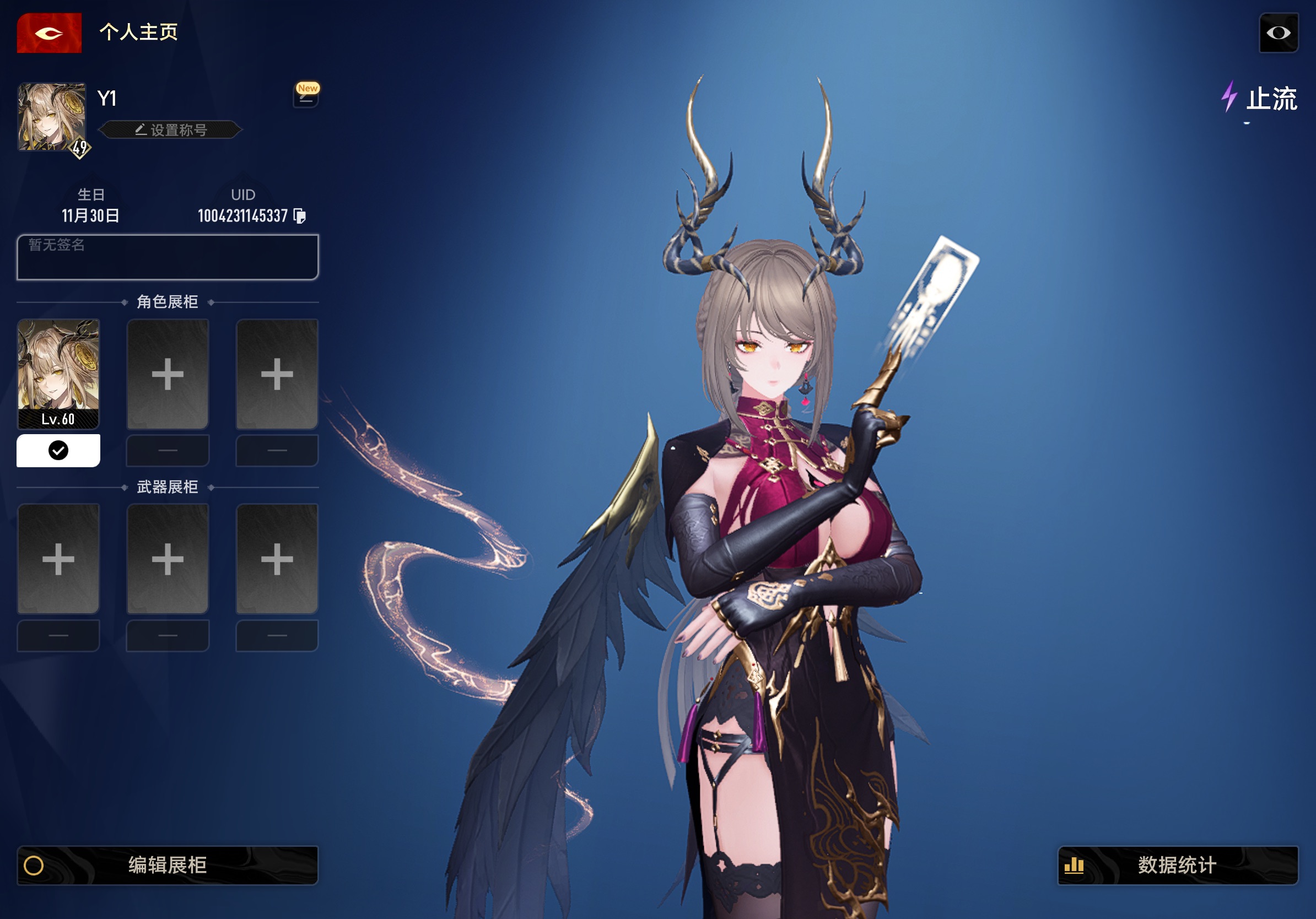Edit the 暂无签名 signature box

pos(168,257)
